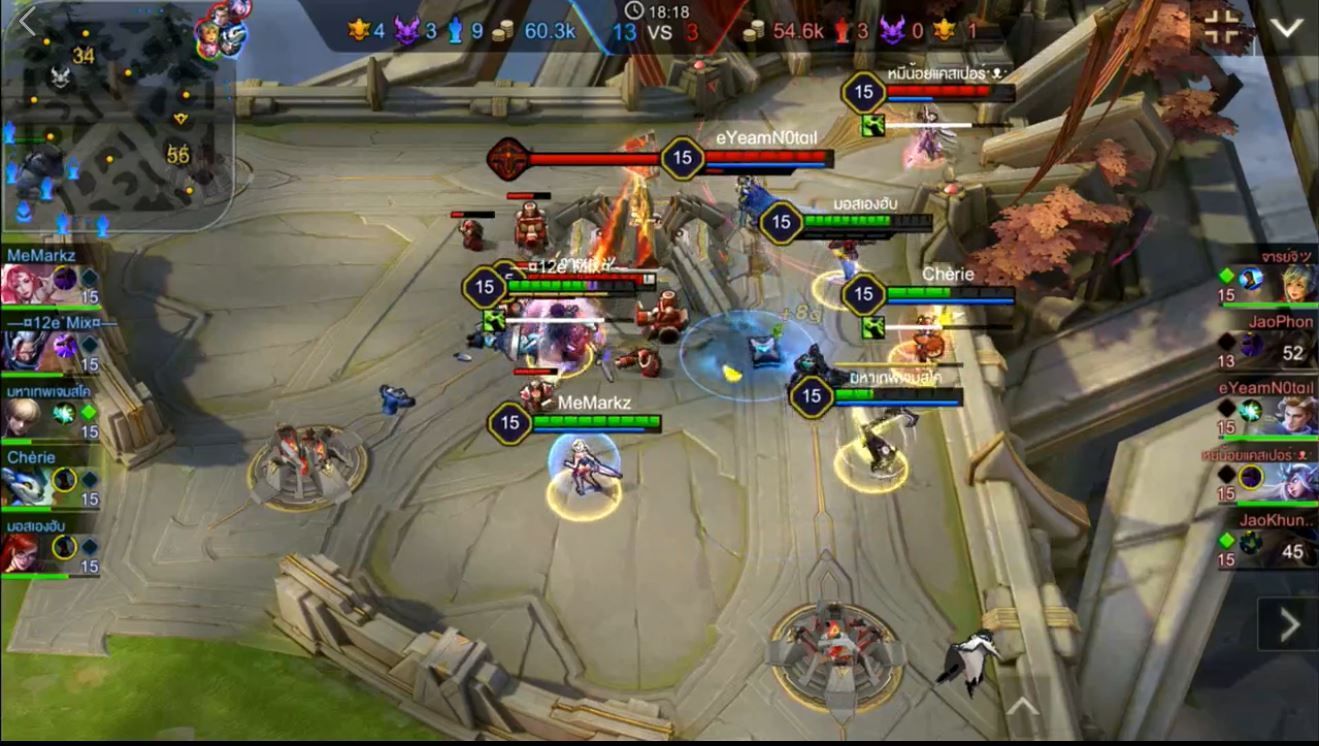Viewport: 1319px width, 746px height.
Task: Expand the bottom panel using the up chevron
Action: click(x=1020, y=707)
